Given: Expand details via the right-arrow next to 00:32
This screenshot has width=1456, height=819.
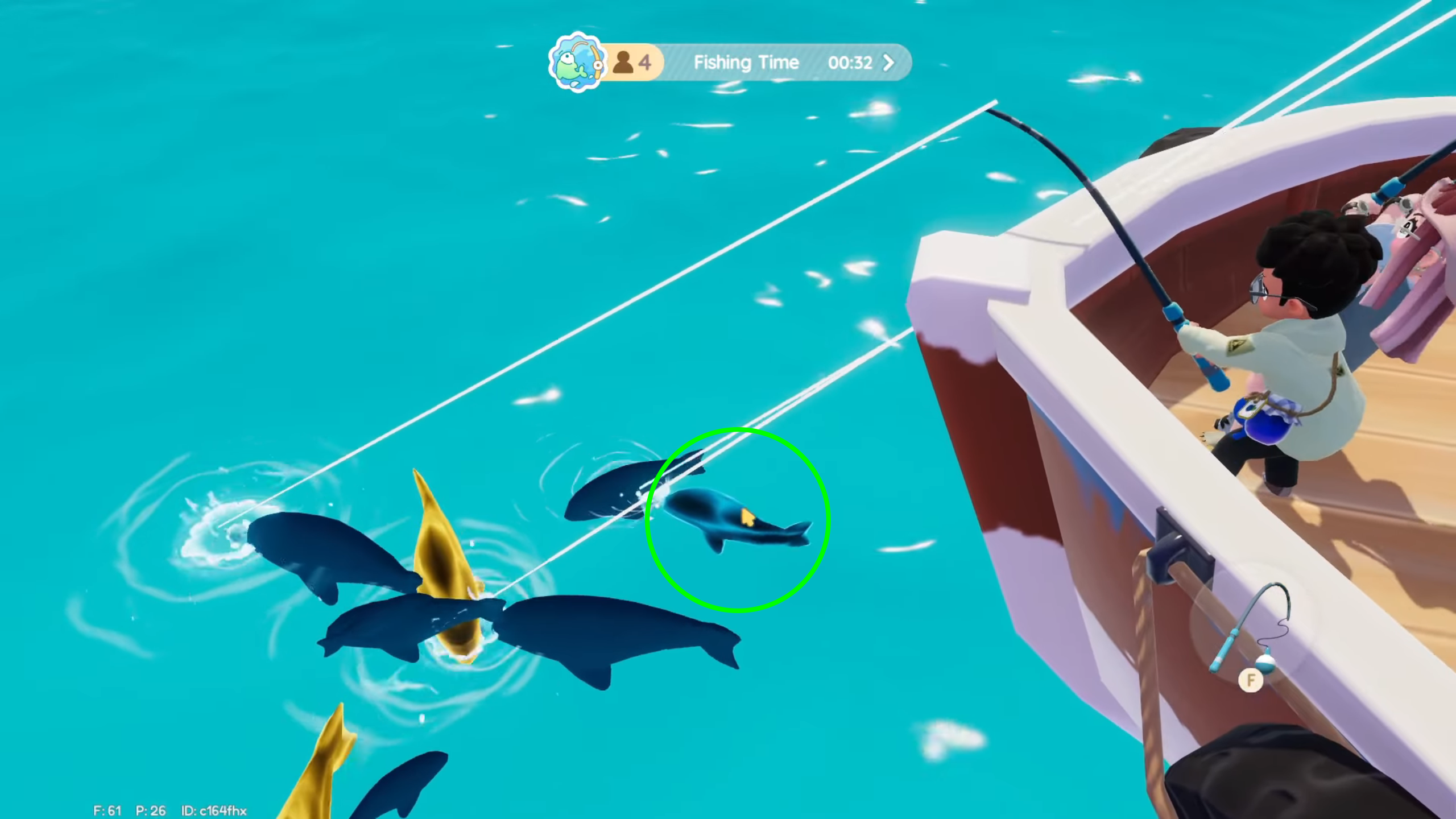Looking at the screenshot, I should coord(887,63).
